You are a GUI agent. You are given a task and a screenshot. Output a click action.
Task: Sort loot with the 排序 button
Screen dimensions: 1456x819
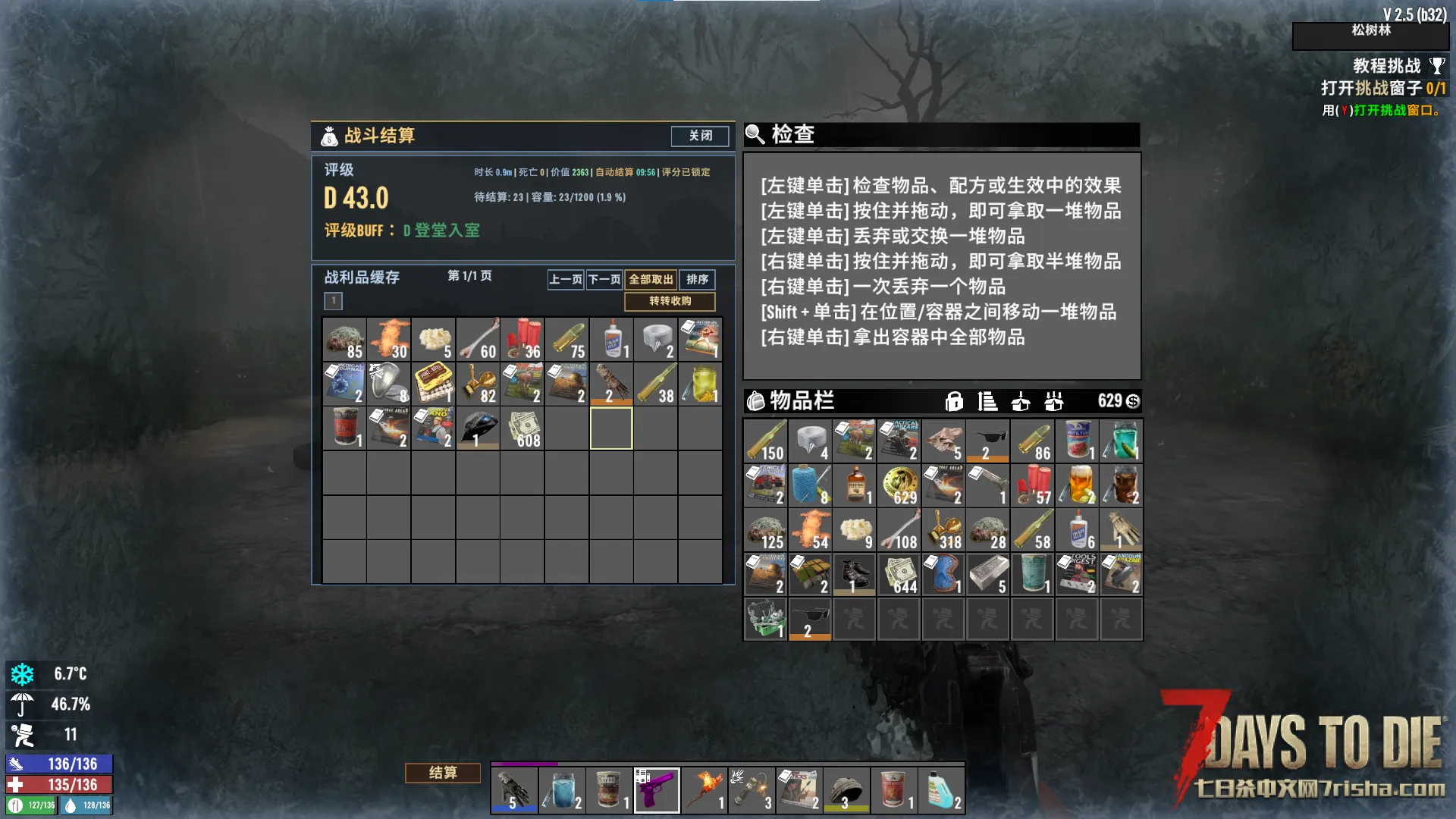[x=697, y=280]
